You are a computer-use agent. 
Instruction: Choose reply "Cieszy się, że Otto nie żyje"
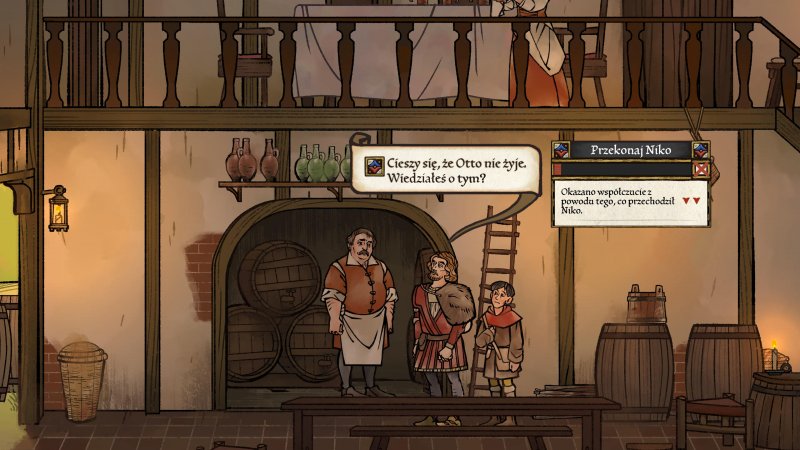pos(451,167)
